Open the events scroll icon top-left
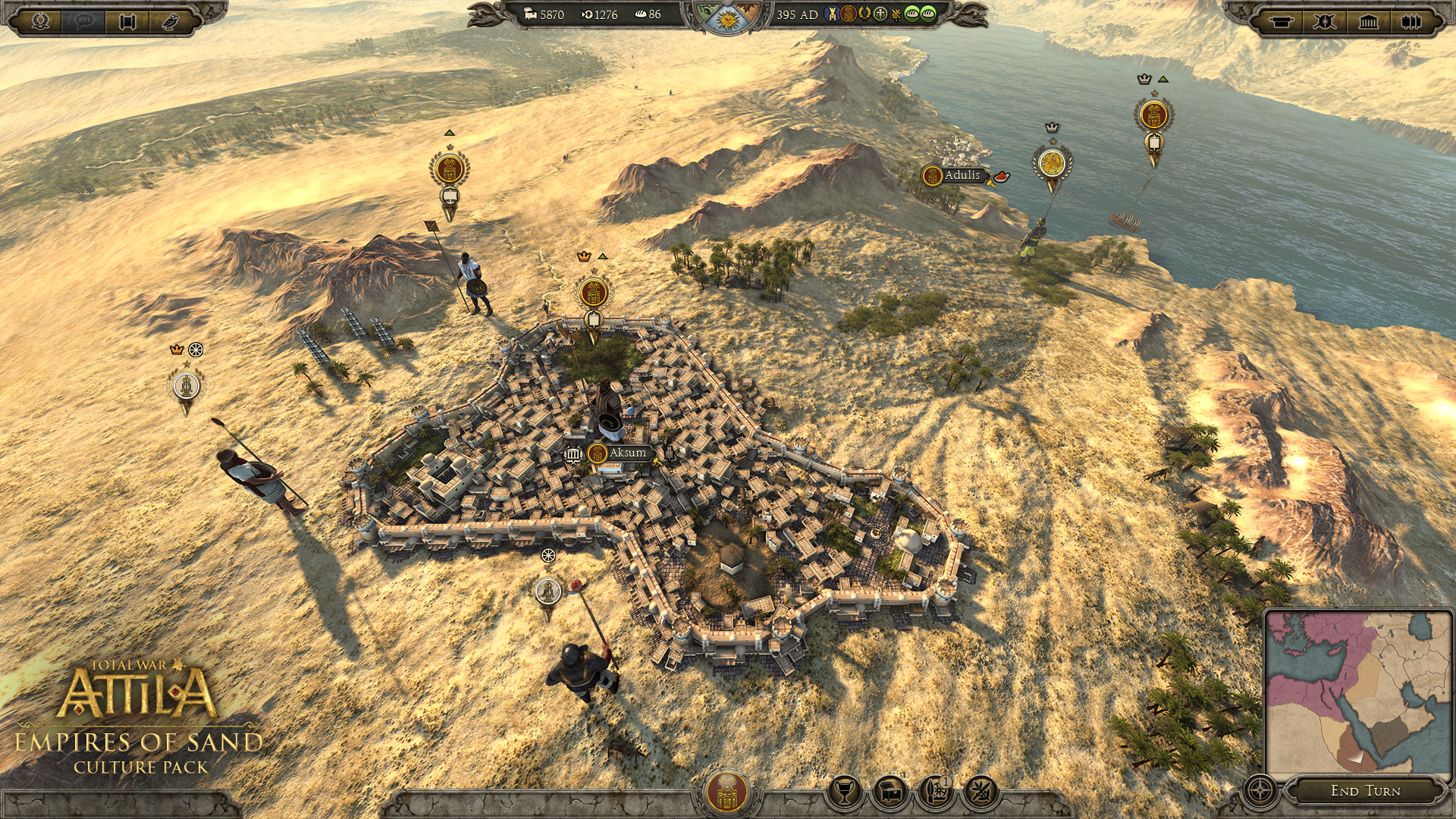The image size is (1456, 819). [127, 20]
